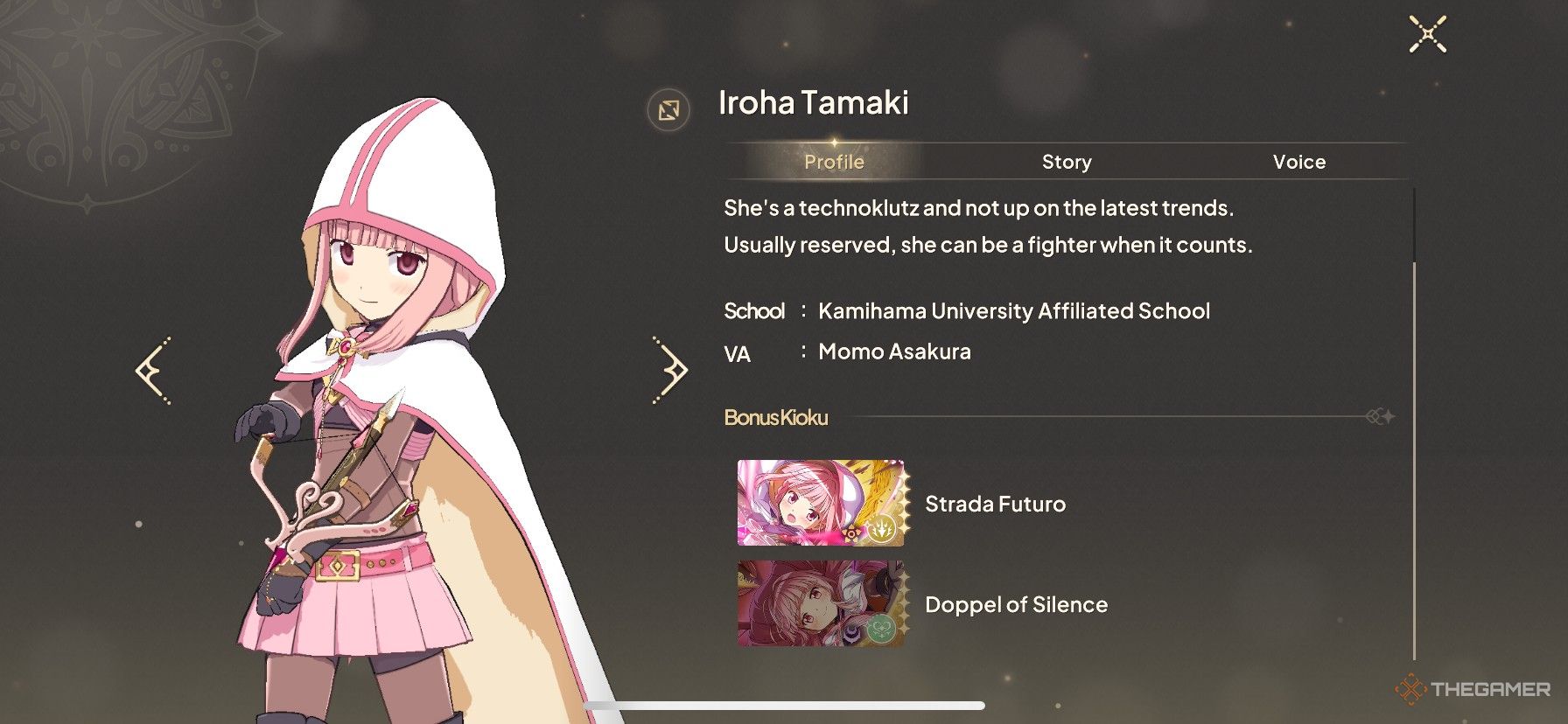Select the Doppel of Silence Kioku thumbnail
The width and height of the screenshot is (1568, 724).
coord(821,604)
